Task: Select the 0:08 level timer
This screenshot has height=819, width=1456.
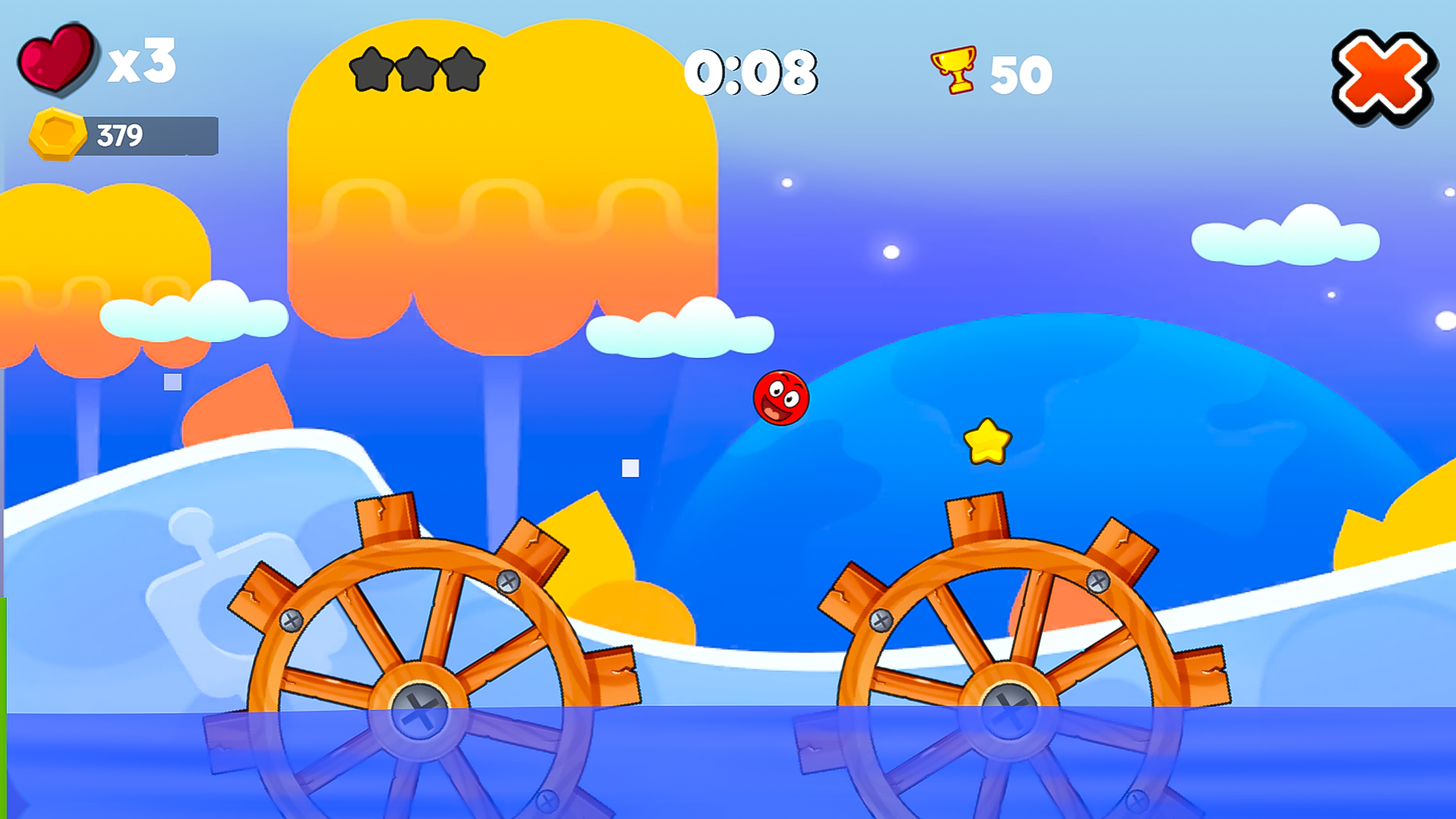Action: [755, 72]
